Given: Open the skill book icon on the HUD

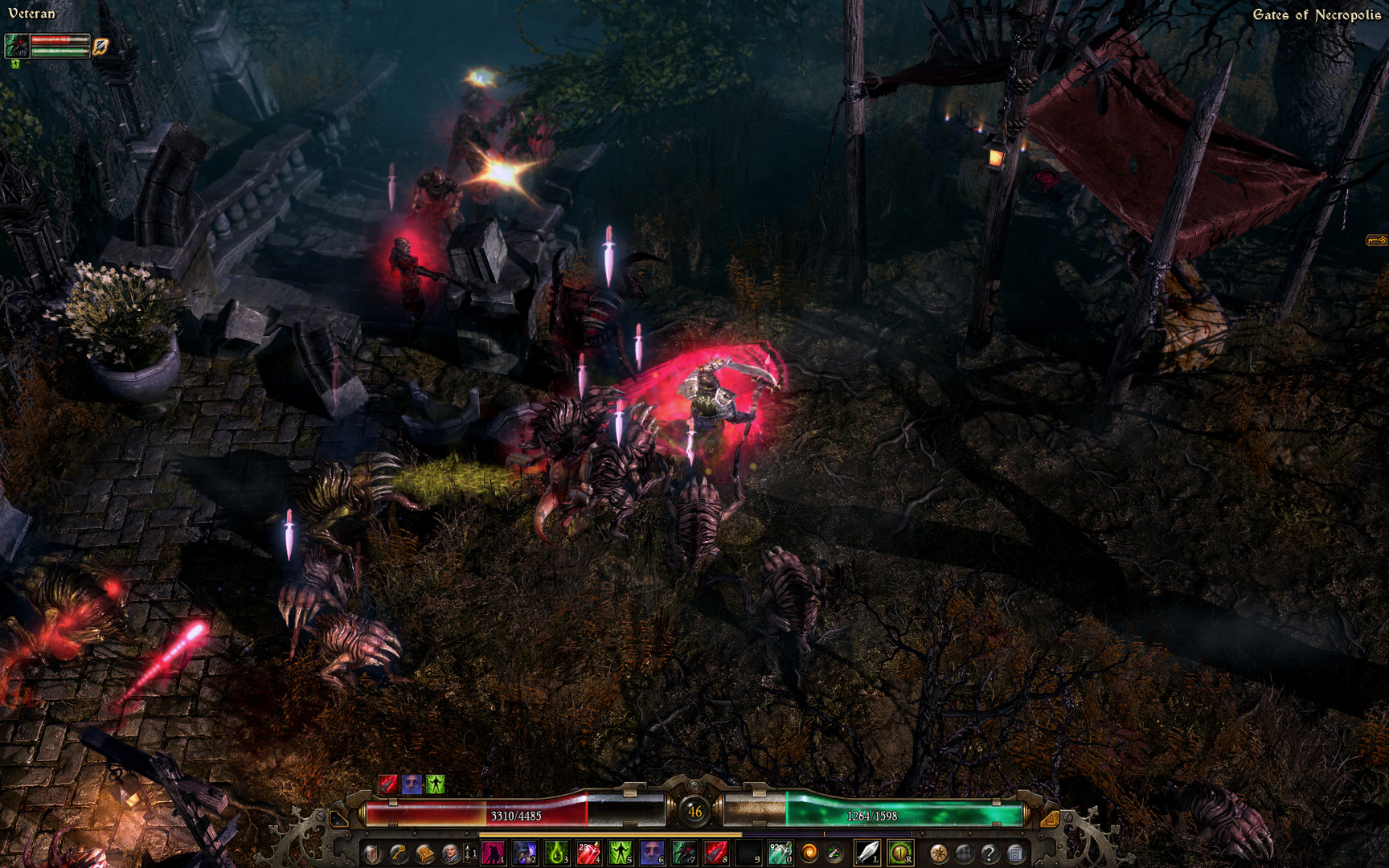Looking at the screenshot, I should click(x=424, y=854).
